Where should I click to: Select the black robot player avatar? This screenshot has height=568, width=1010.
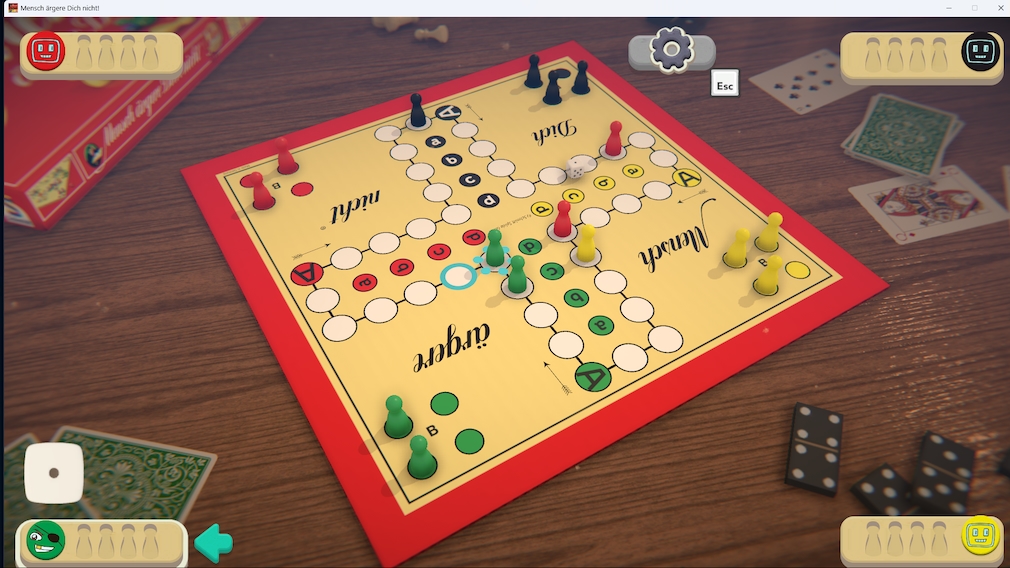tap(980, 52)
